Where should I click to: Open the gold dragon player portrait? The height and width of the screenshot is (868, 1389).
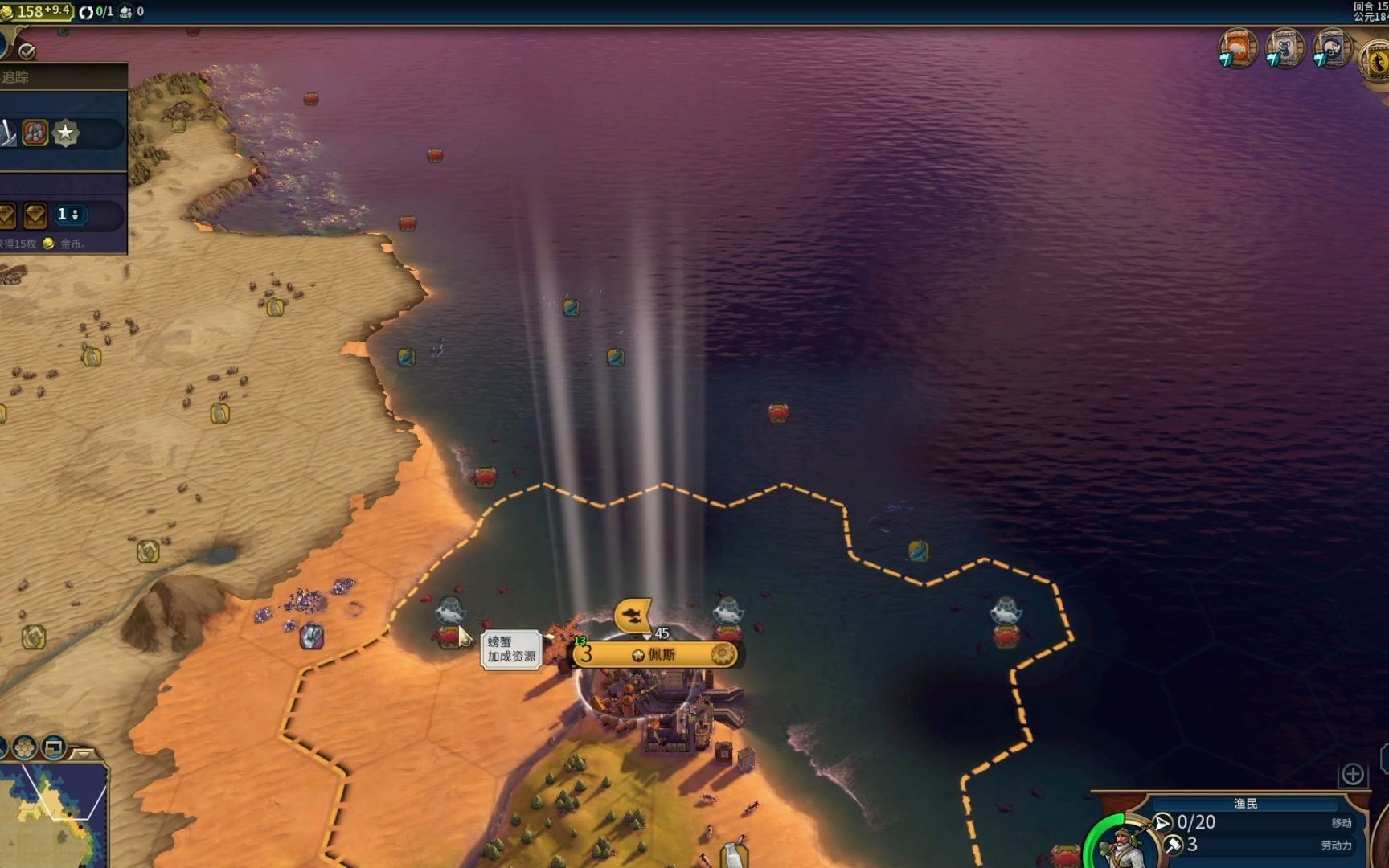pyautogui.click(x=1375, y=61)
